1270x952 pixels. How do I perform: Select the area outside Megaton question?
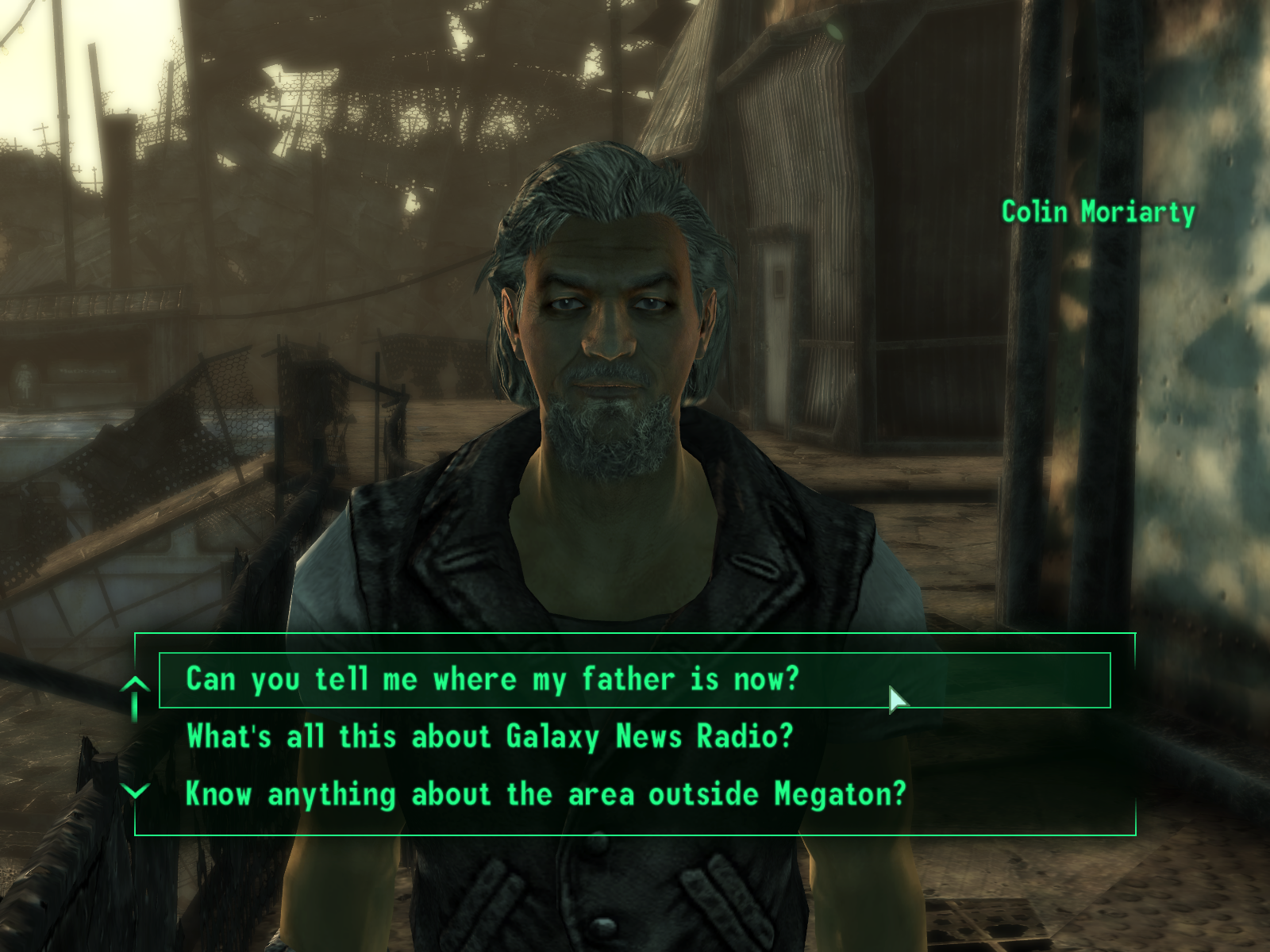545,794
